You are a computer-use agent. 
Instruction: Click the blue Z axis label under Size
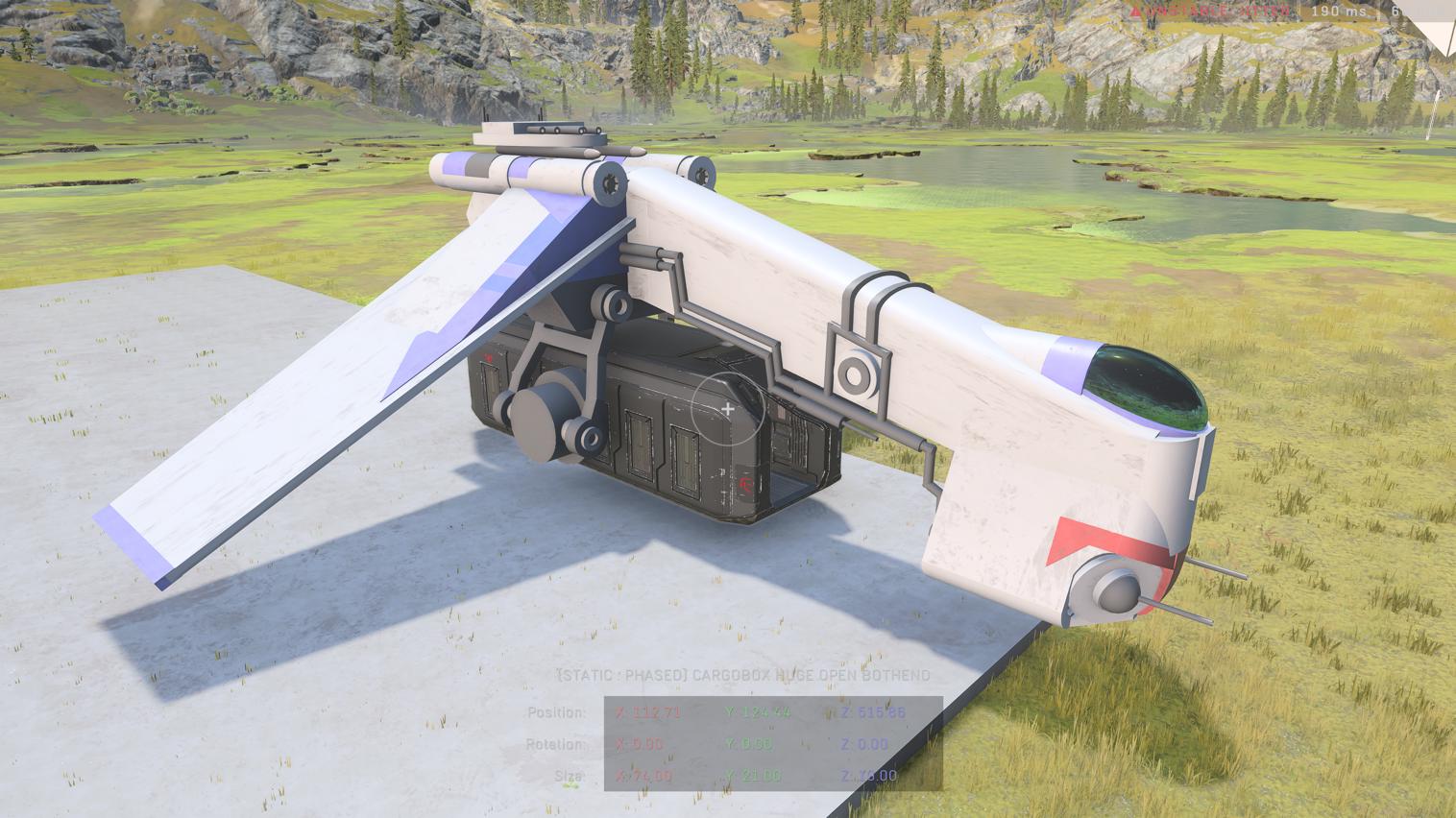tap(847, 775)
